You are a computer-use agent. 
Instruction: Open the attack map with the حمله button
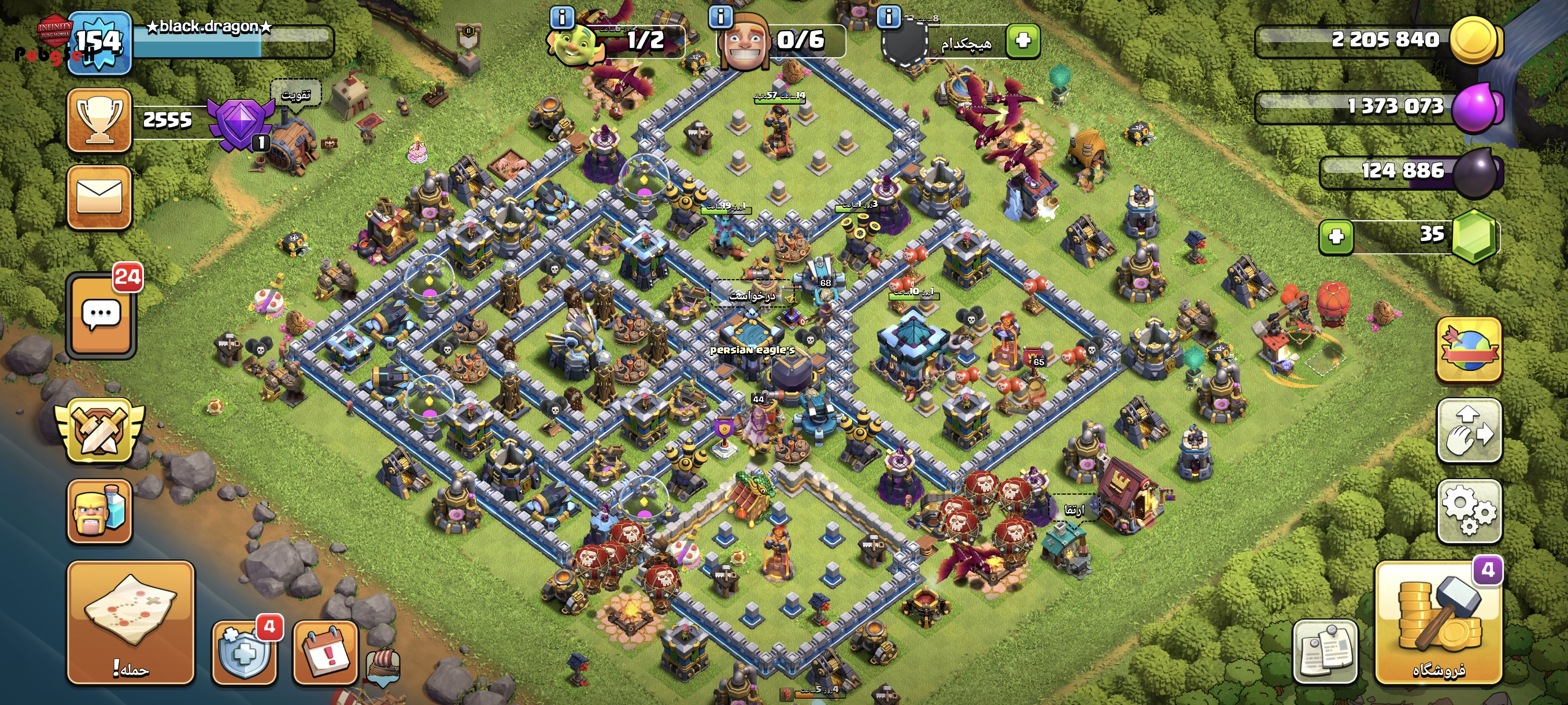tap(130, 622)
